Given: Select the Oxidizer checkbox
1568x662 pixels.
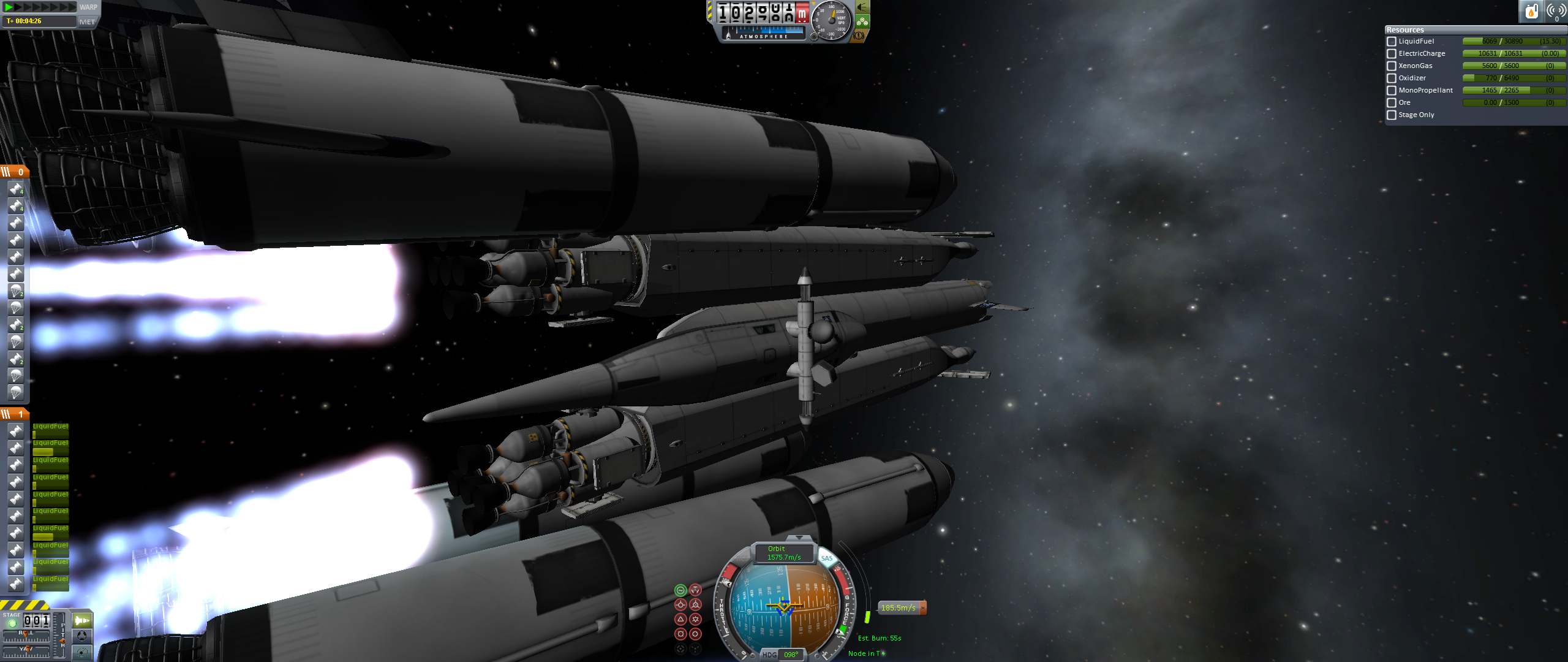Looking at the screenshot, I should 1392,78.
